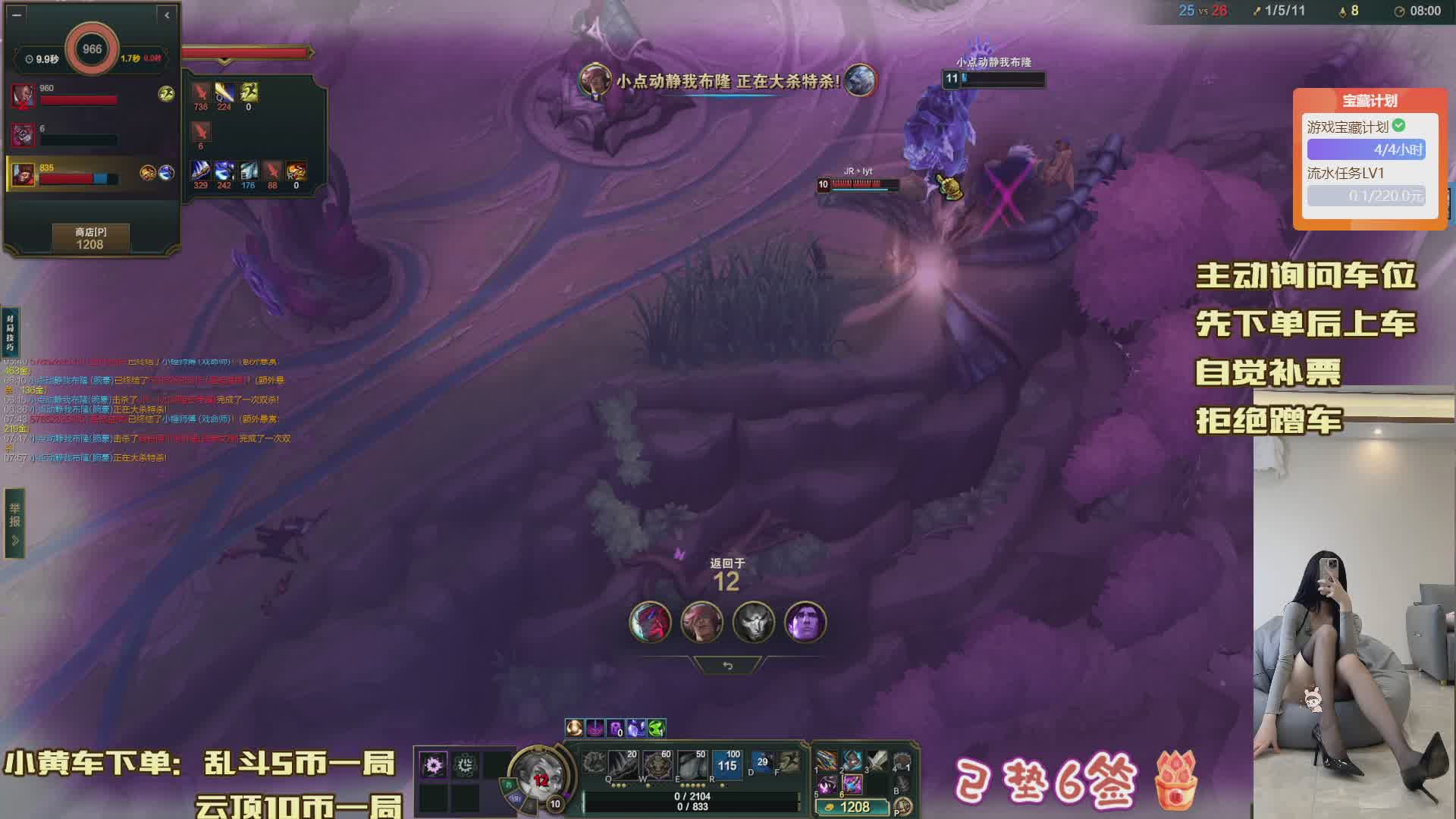Select the highlighted third killer row portrait
The width and height of the screenshot is (1456, 819).
click(x=23, y=174)
